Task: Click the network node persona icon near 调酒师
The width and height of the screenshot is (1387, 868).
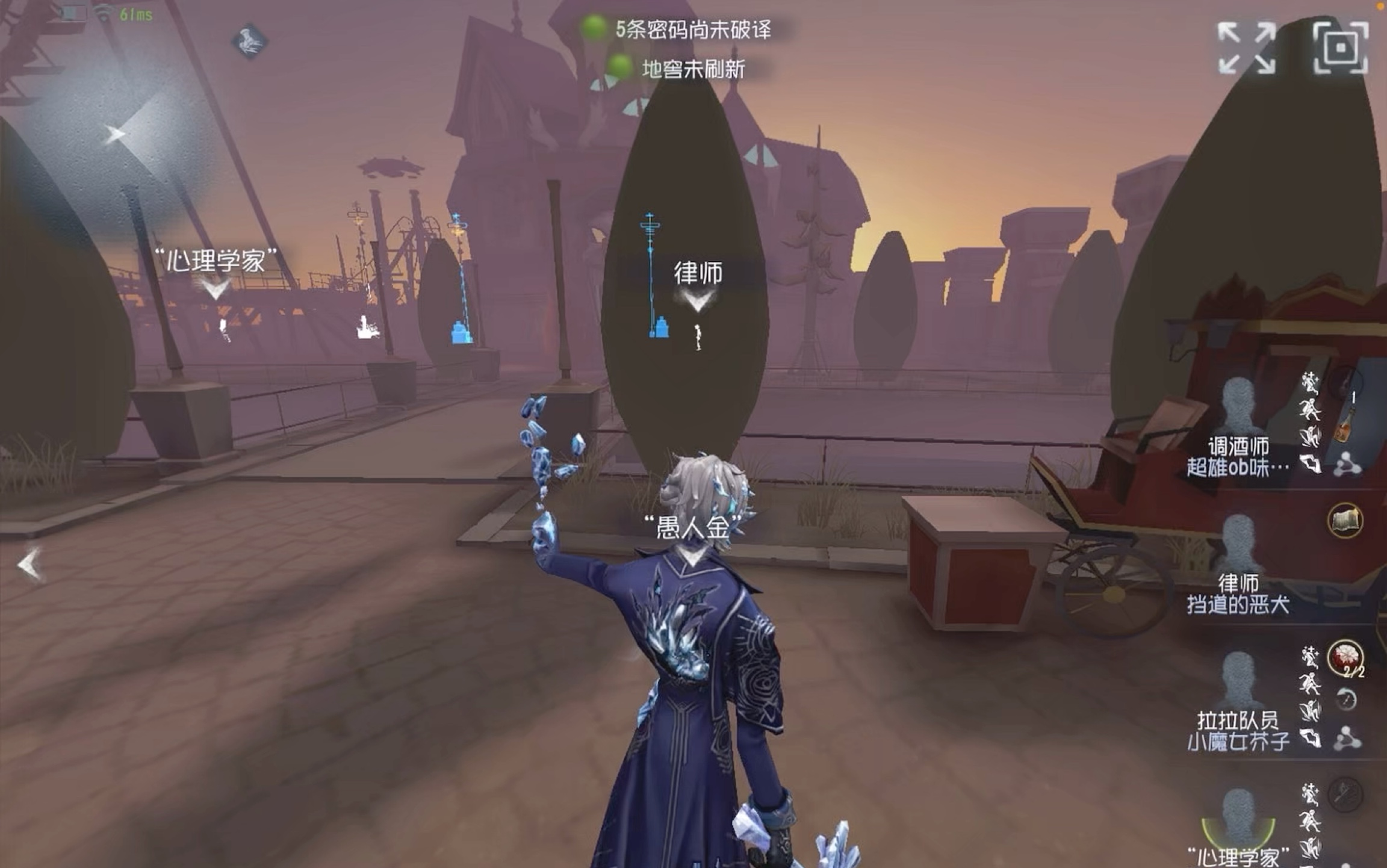Action: (1347, 465)
